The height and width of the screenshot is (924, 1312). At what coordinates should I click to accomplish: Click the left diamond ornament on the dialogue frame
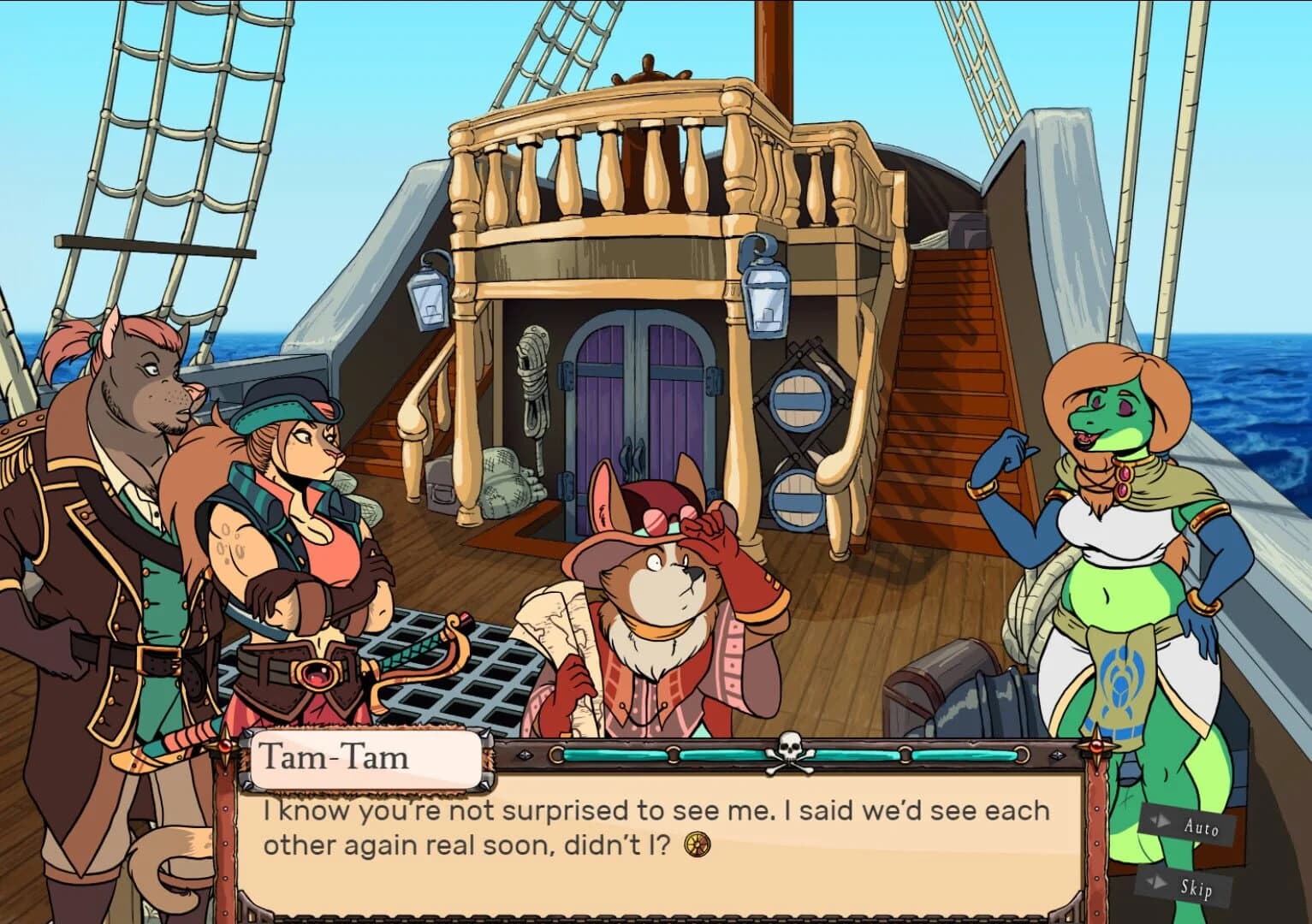pyautogui.click(x=525, y=755)
